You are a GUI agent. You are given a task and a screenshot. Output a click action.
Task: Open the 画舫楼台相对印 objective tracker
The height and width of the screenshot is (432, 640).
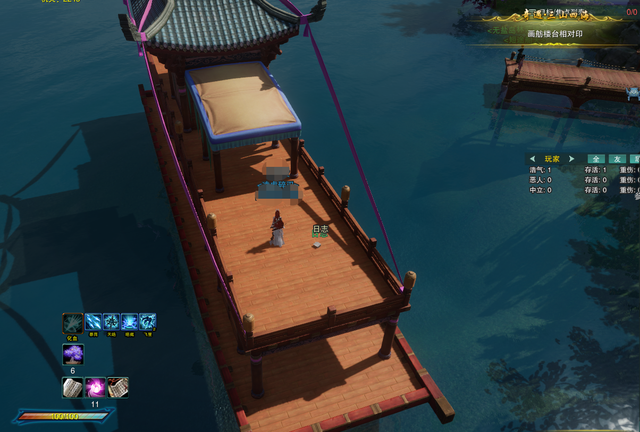pyautogui.click(x=555, y=34)
